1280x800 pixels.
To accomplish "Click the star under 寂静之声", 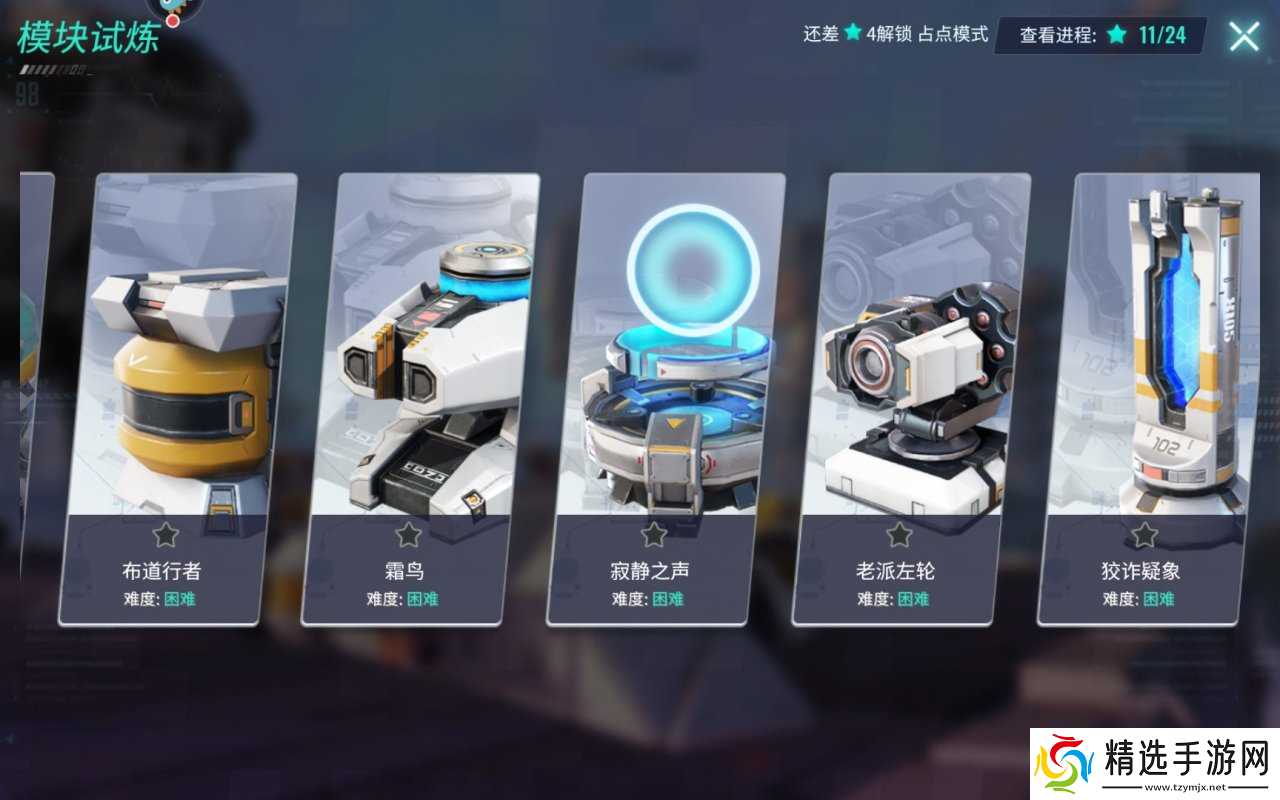I will pyautogui.click(x=652, y=535).
